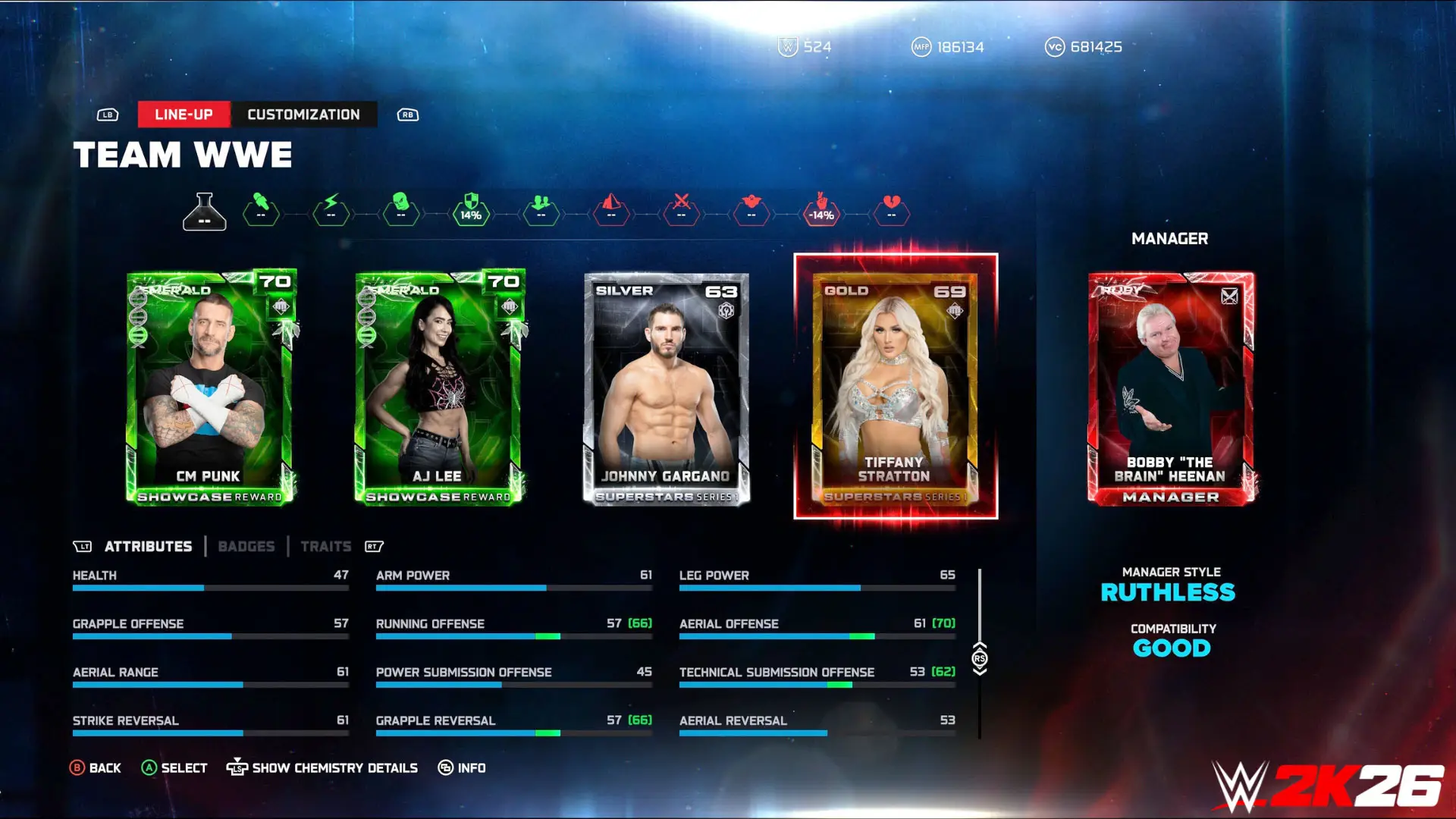The width and height of the screenshot is (1456, 819).
Task: Select the TRAITS tab
Action: coord(325,546)
